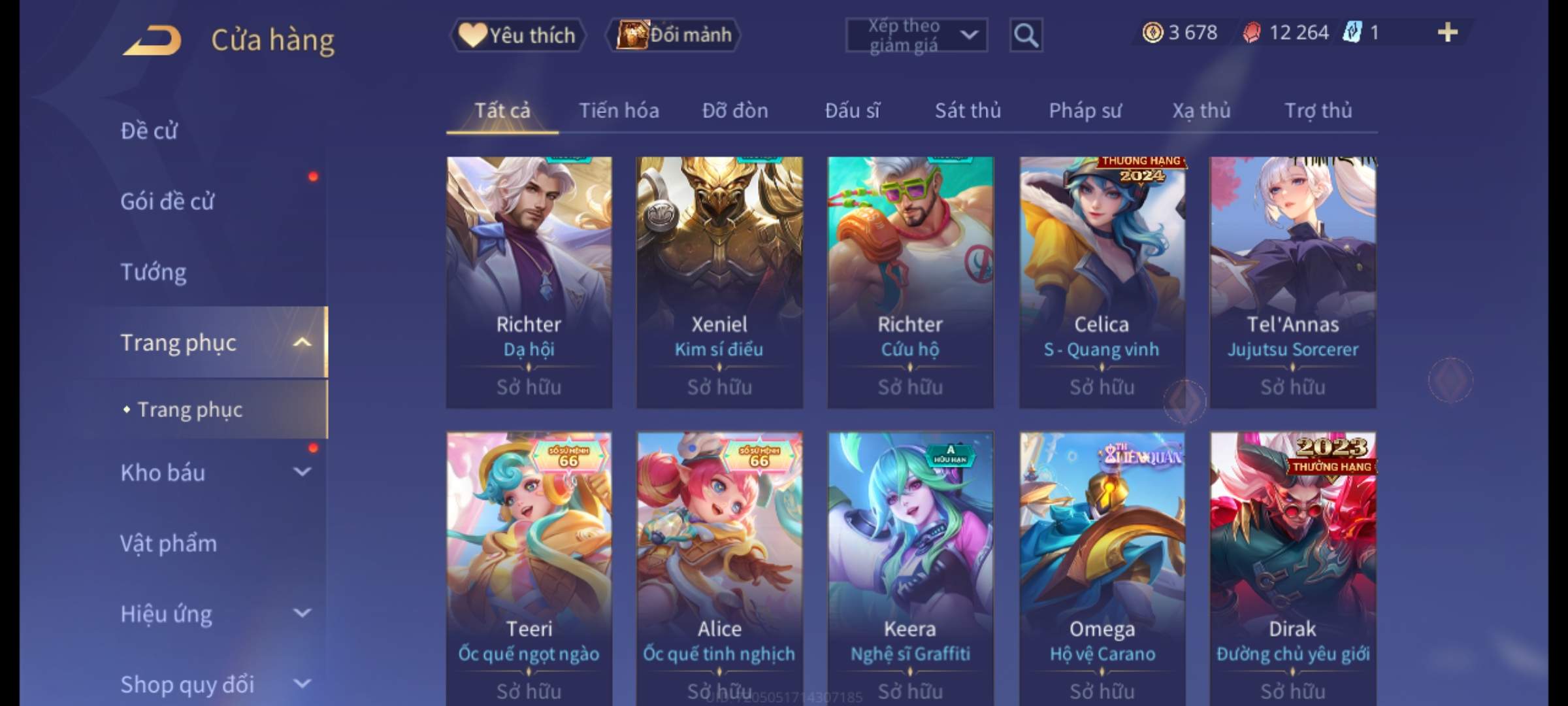1568x706 pixels.
Task: Click the magnifying glass search icon
Action: [x=1026, y=35]
